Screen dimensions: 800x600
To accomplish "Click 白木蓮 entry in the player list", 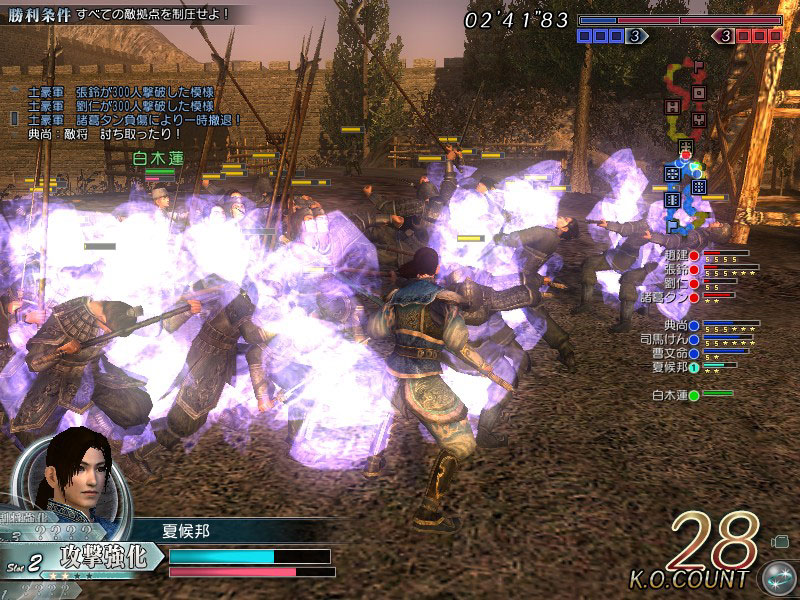I will 677,396.
